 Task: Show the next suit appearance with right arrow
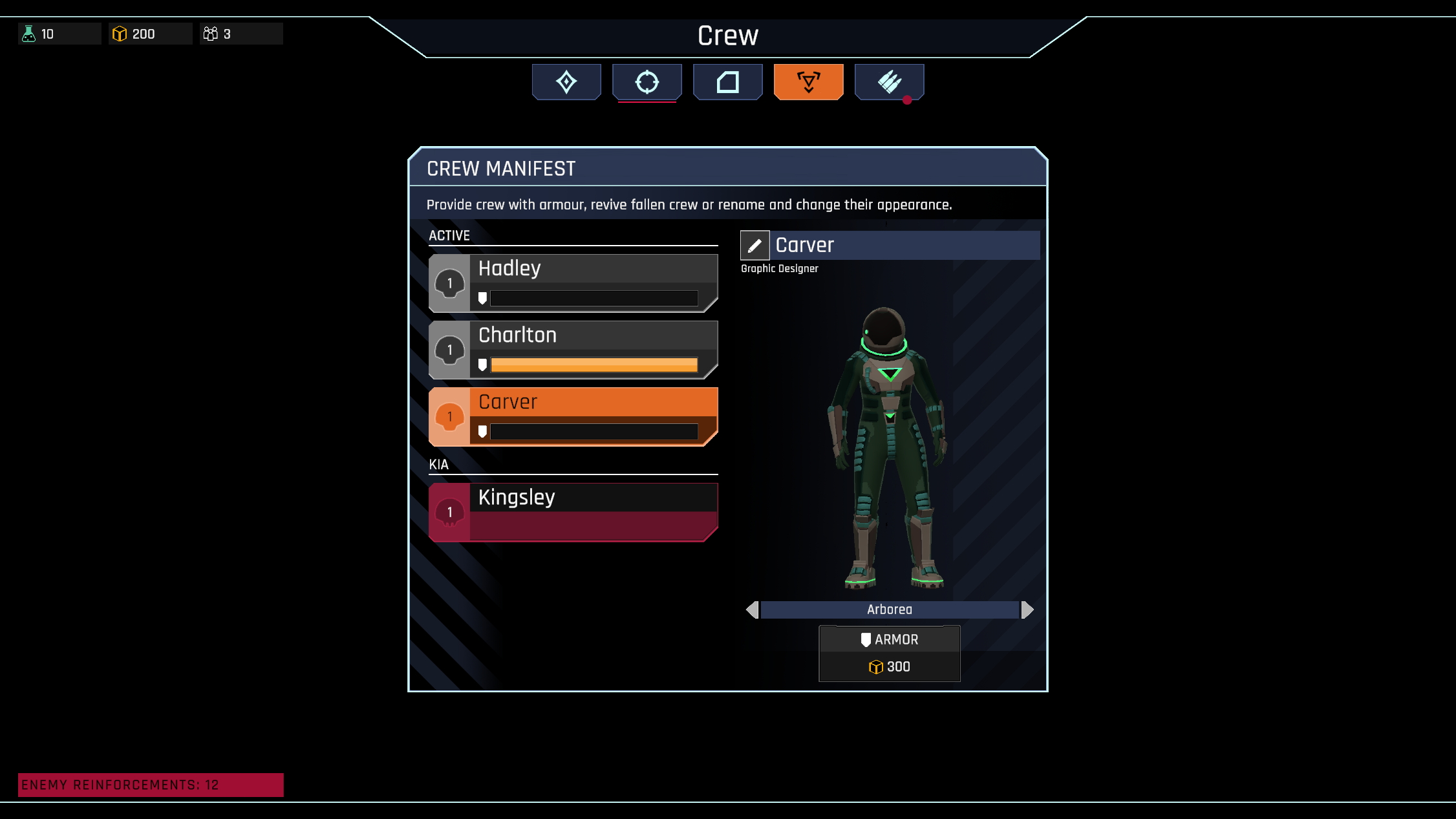(x=1027, y=610)
